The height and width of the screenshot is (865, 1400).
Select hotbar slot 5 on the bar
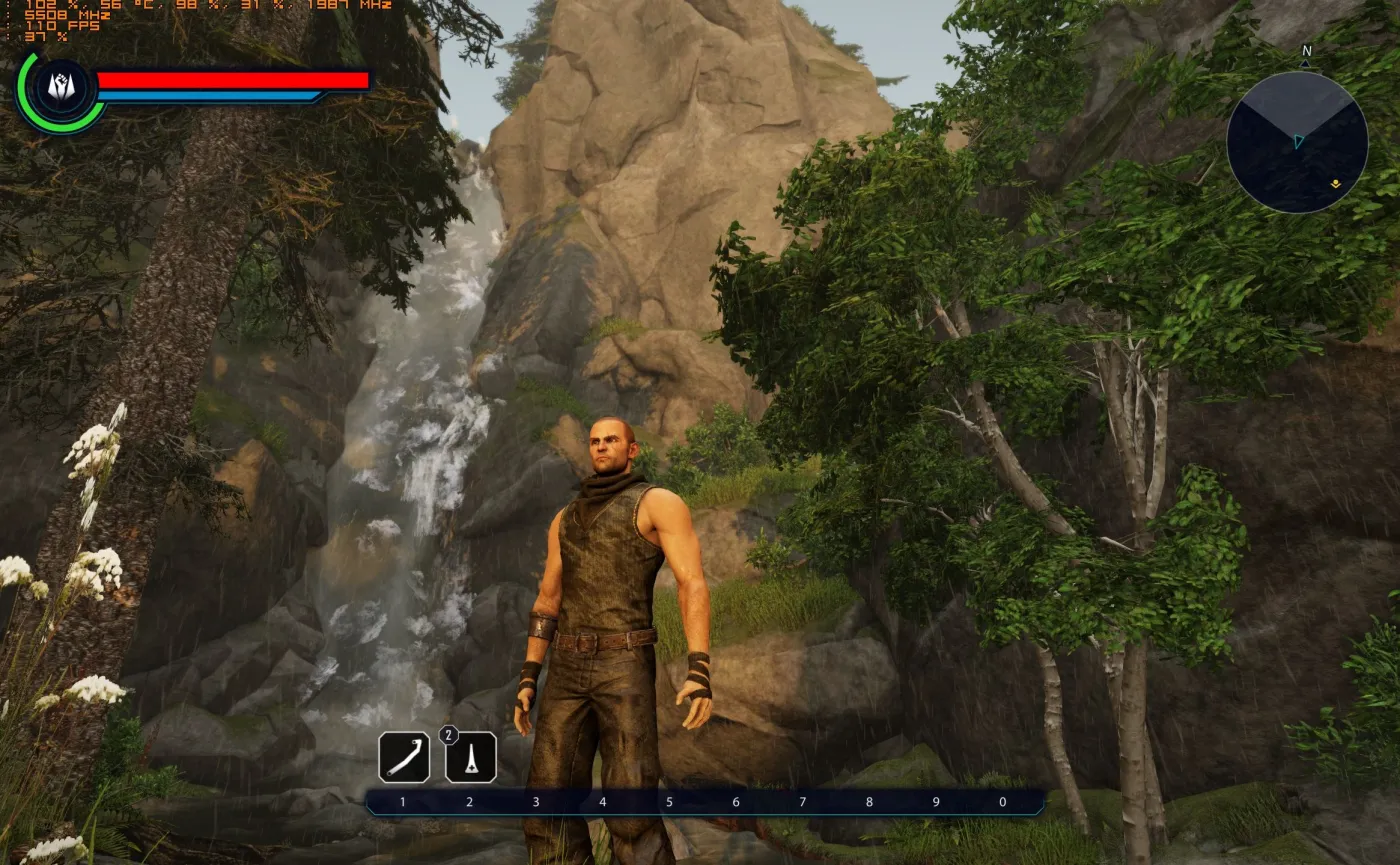[668, 801]
